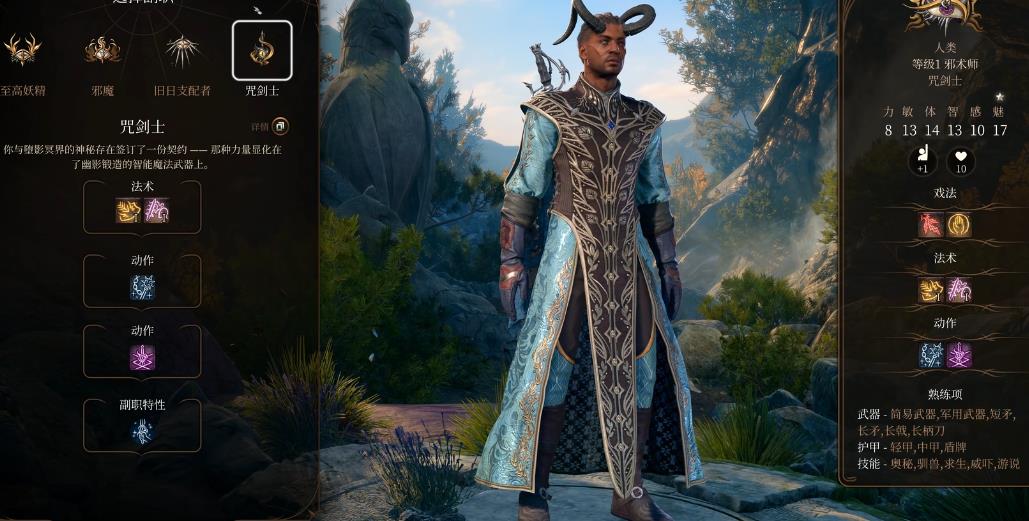This screenshot has height=521, width=1029.
Task: Inspect the pink spell icon in the character summary
Action: 958,290
